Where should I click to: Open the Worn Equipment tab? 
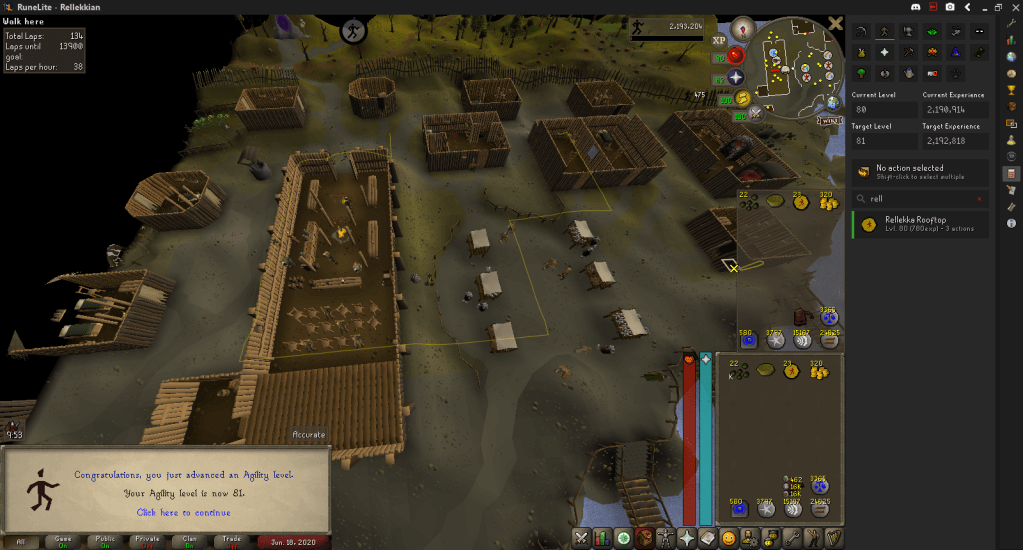point(664,538)
